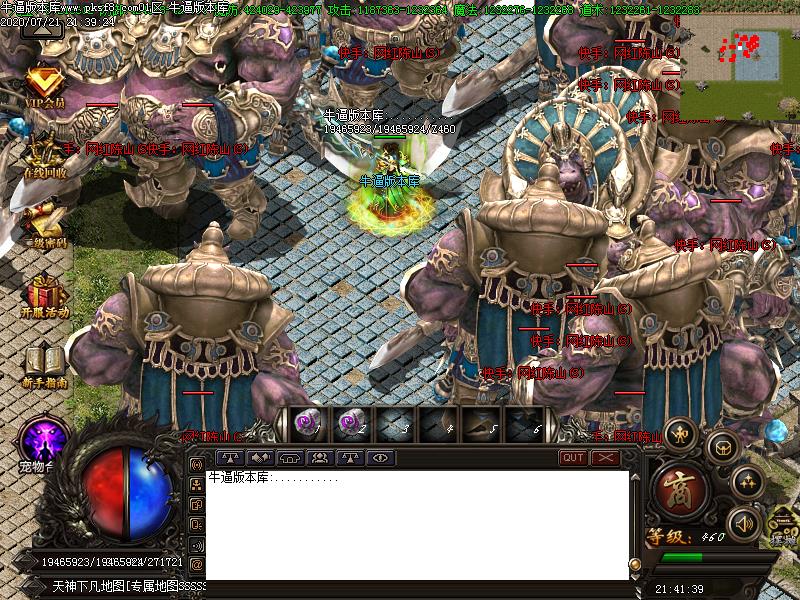Click the eye icon on the chat toolbar
The image size is (800, 600).
click(x=379, y=458)
